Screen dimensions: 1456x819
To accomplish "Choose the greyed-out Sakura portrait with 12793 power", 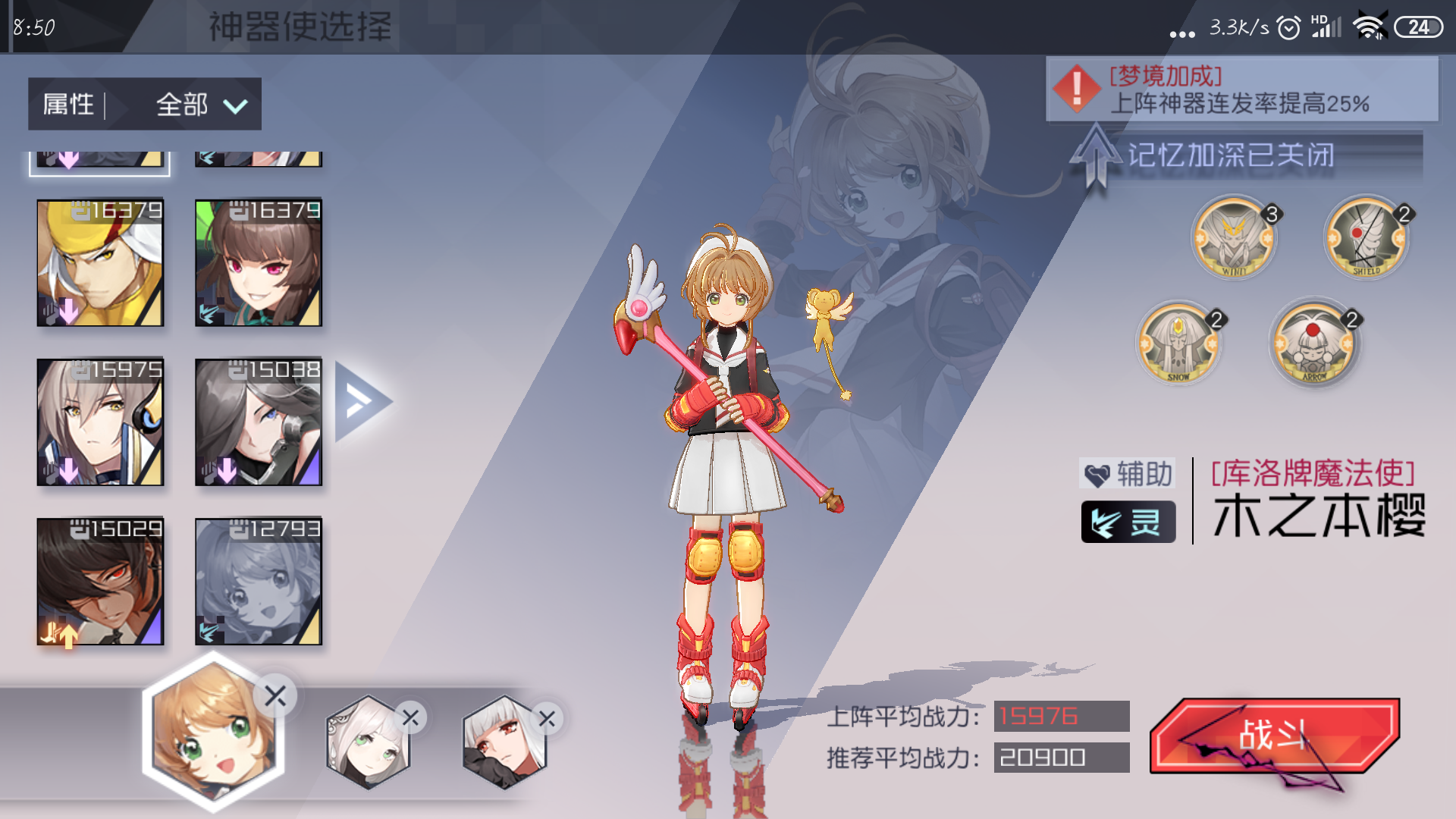I will tap(259, 582).
